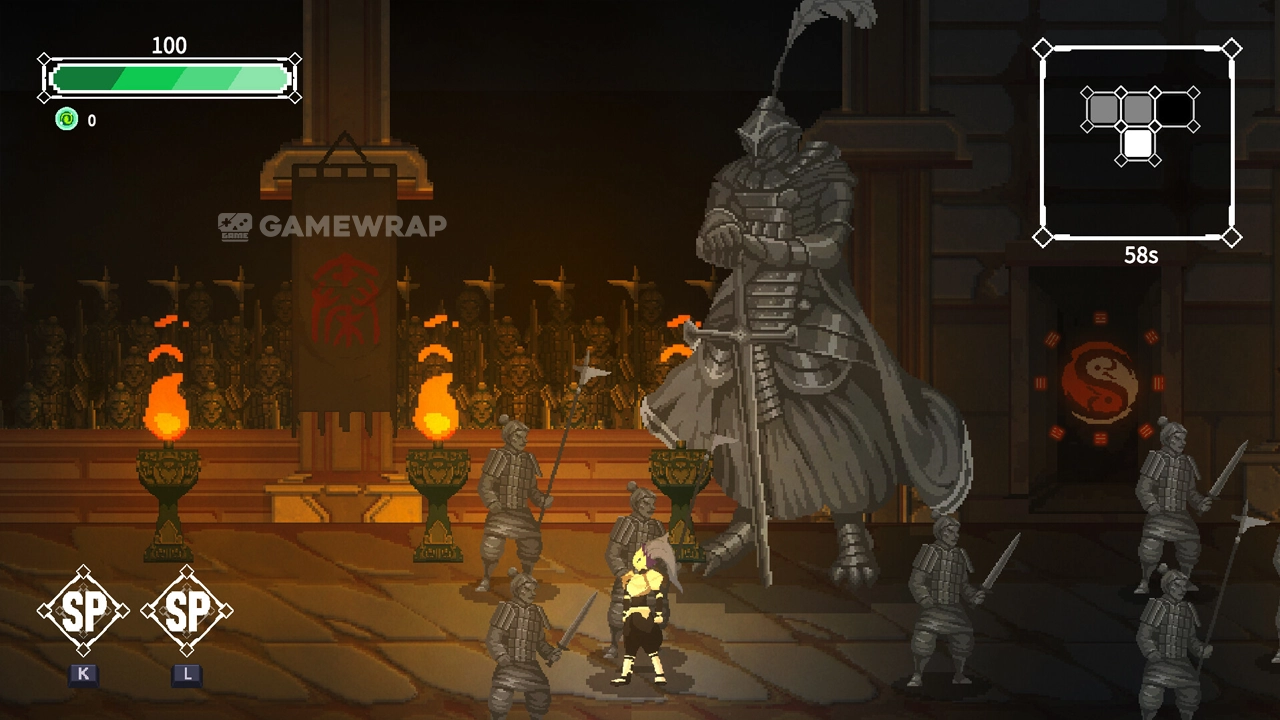Select the white current-room tile on the minimap

[1138, 144]
